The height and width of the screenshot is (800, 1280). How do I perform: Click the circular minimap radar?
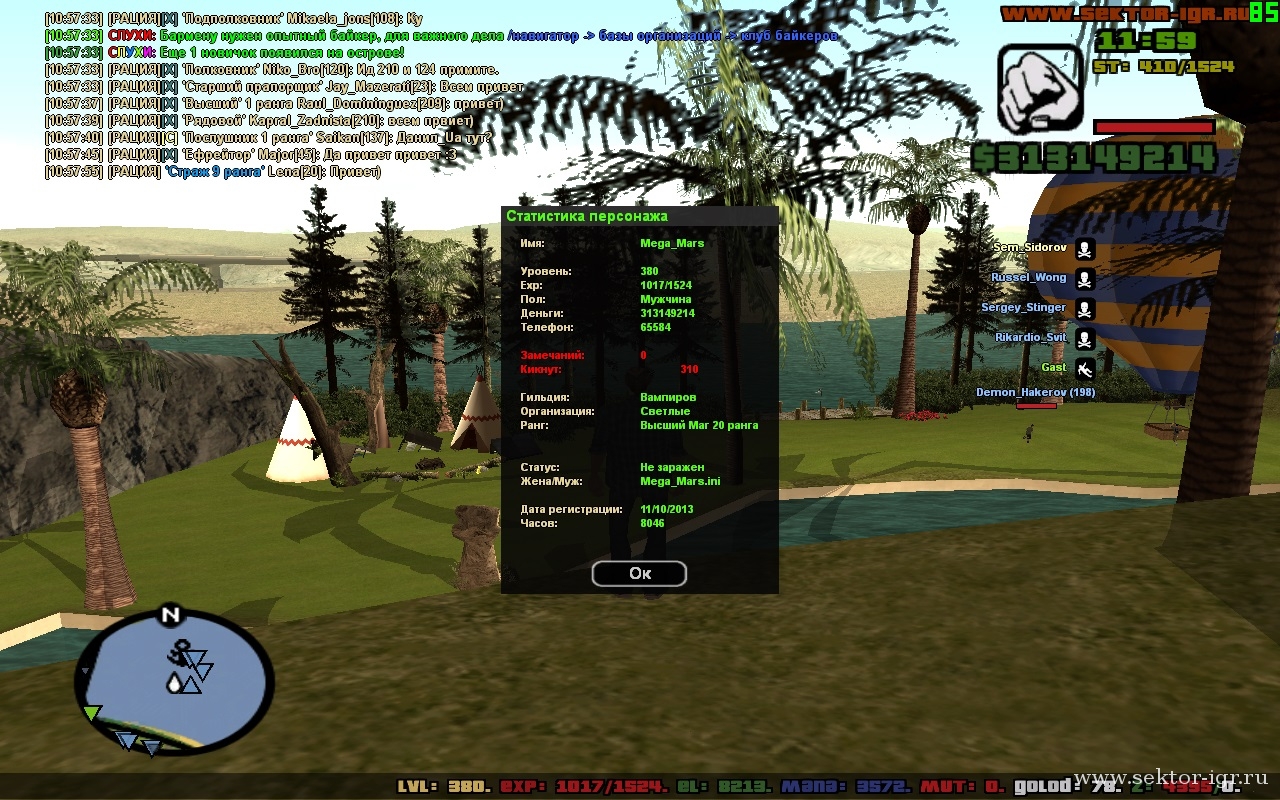pos(174,683)
